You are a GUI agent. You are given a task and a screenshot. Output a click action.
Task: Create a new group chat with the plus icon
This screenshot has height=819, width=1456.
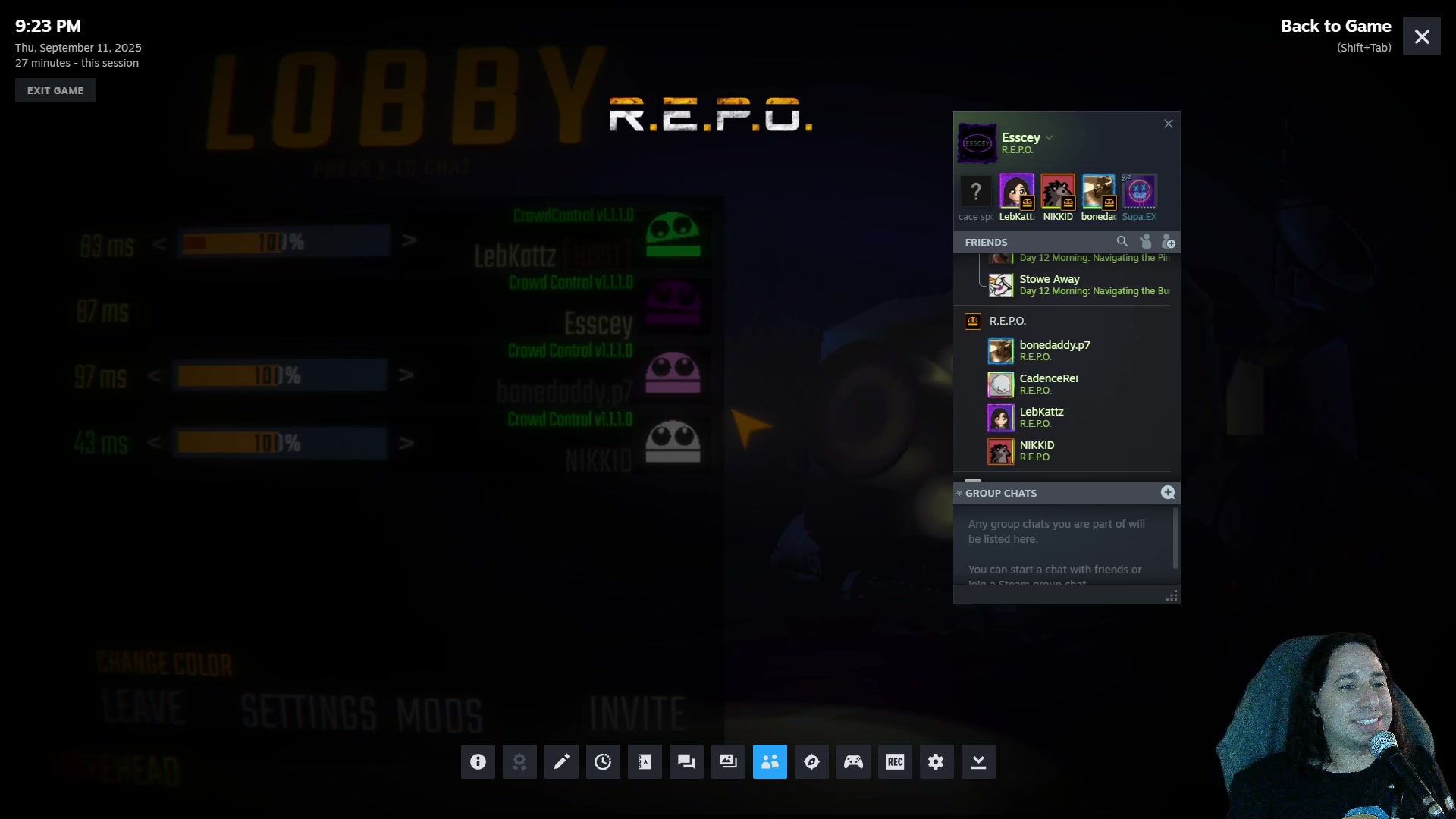tap(1168, 493)
